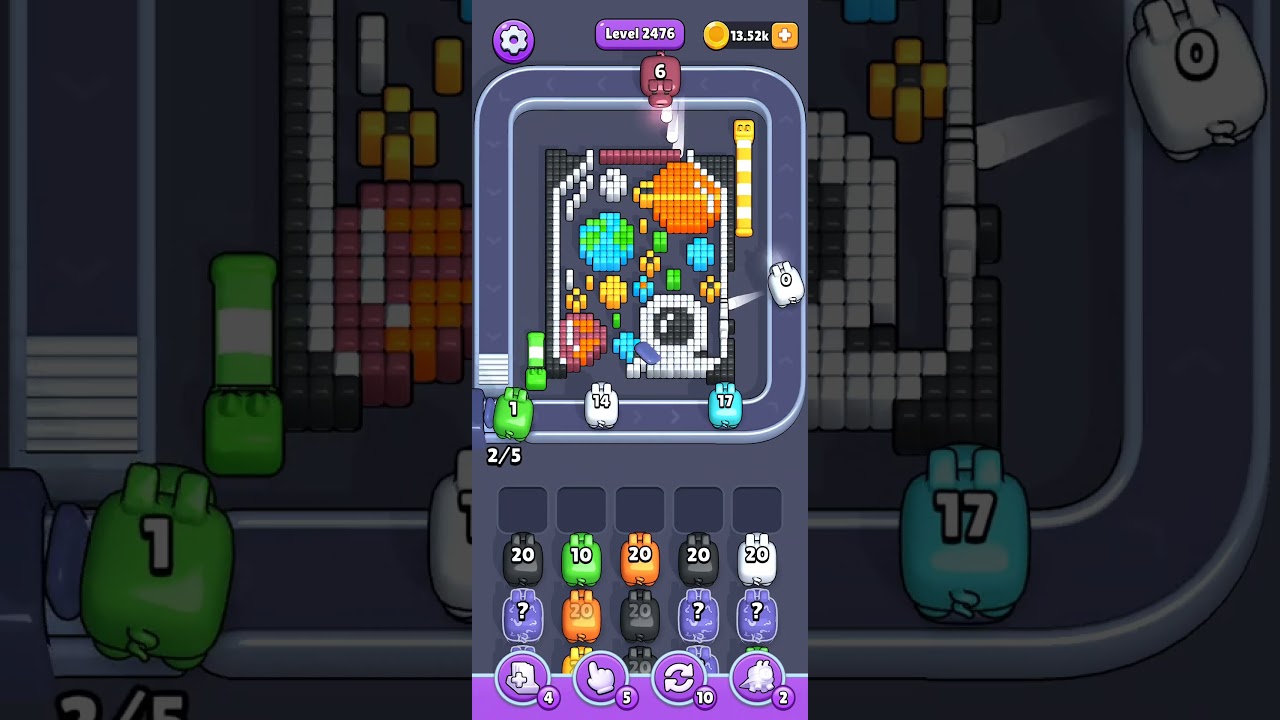Open the Level 2476 badge
1280x720 pixels.
pyautogui.click(x=639, y=33)
